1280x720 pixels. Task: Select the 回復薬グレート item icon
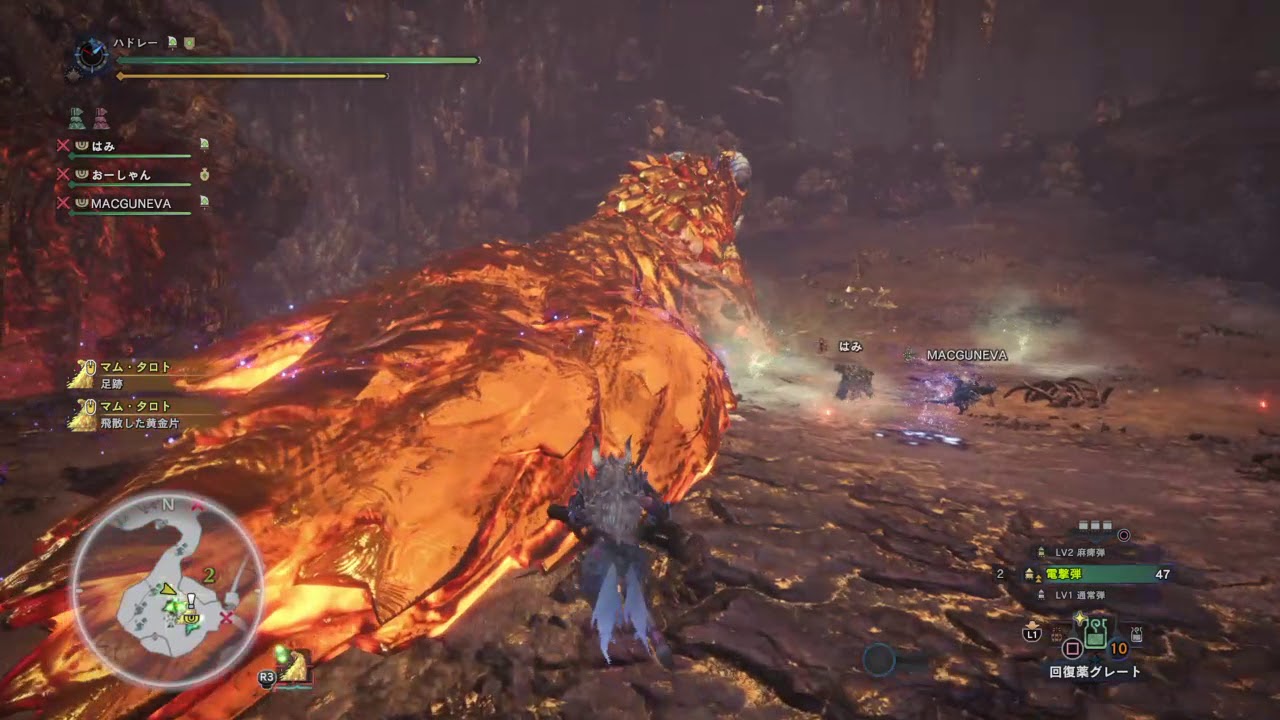(x=1096, y=634)
